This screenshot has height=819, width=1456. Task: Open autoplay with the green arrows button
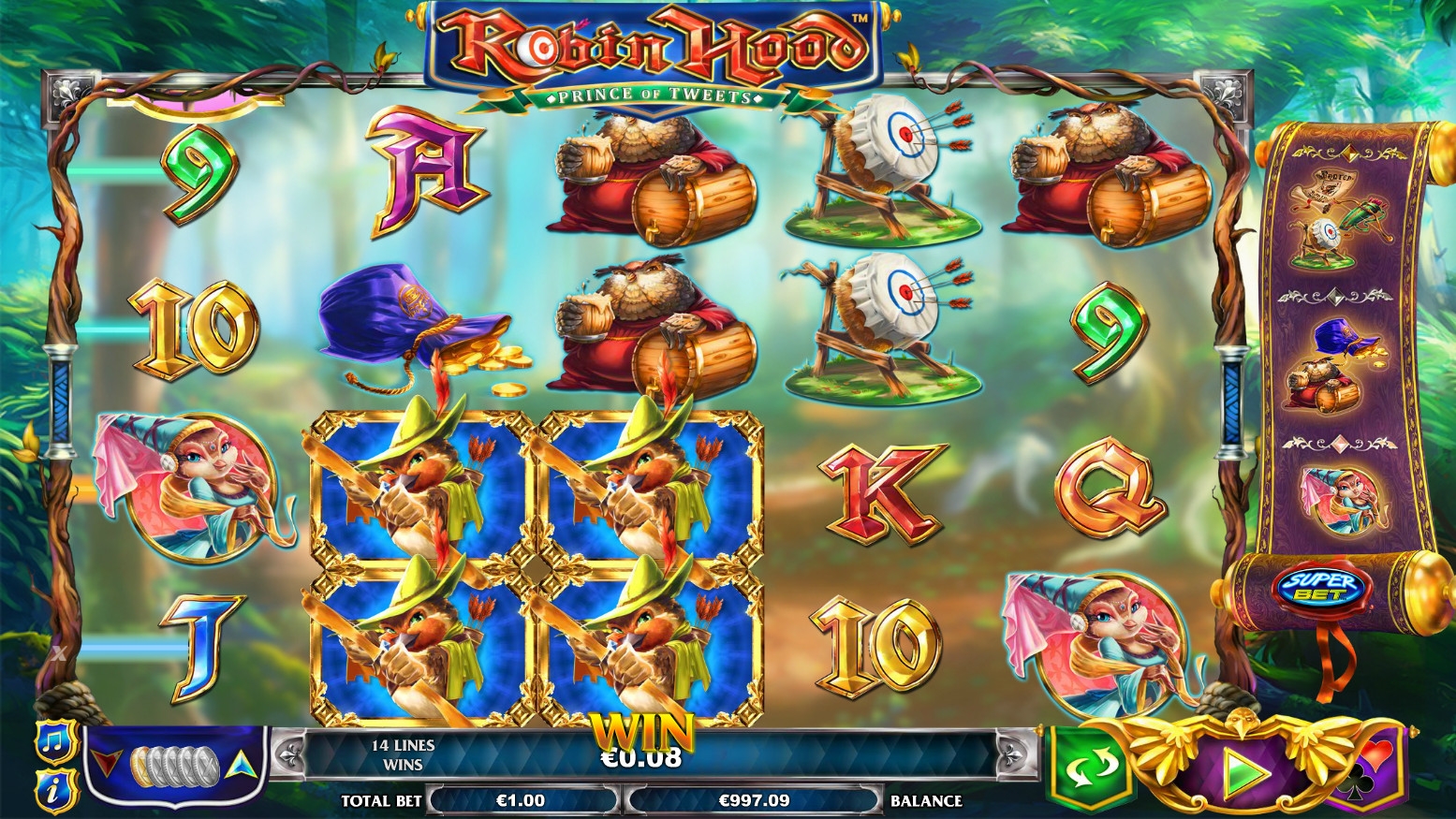tap(1090, 769)
